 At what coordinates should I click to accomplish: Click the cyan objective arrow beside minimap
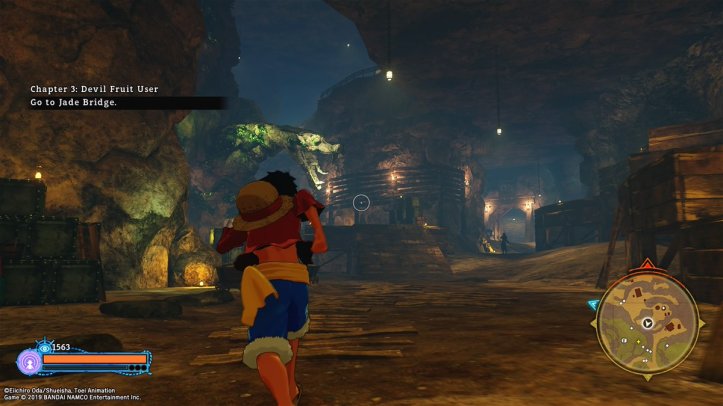pos(593,304)
